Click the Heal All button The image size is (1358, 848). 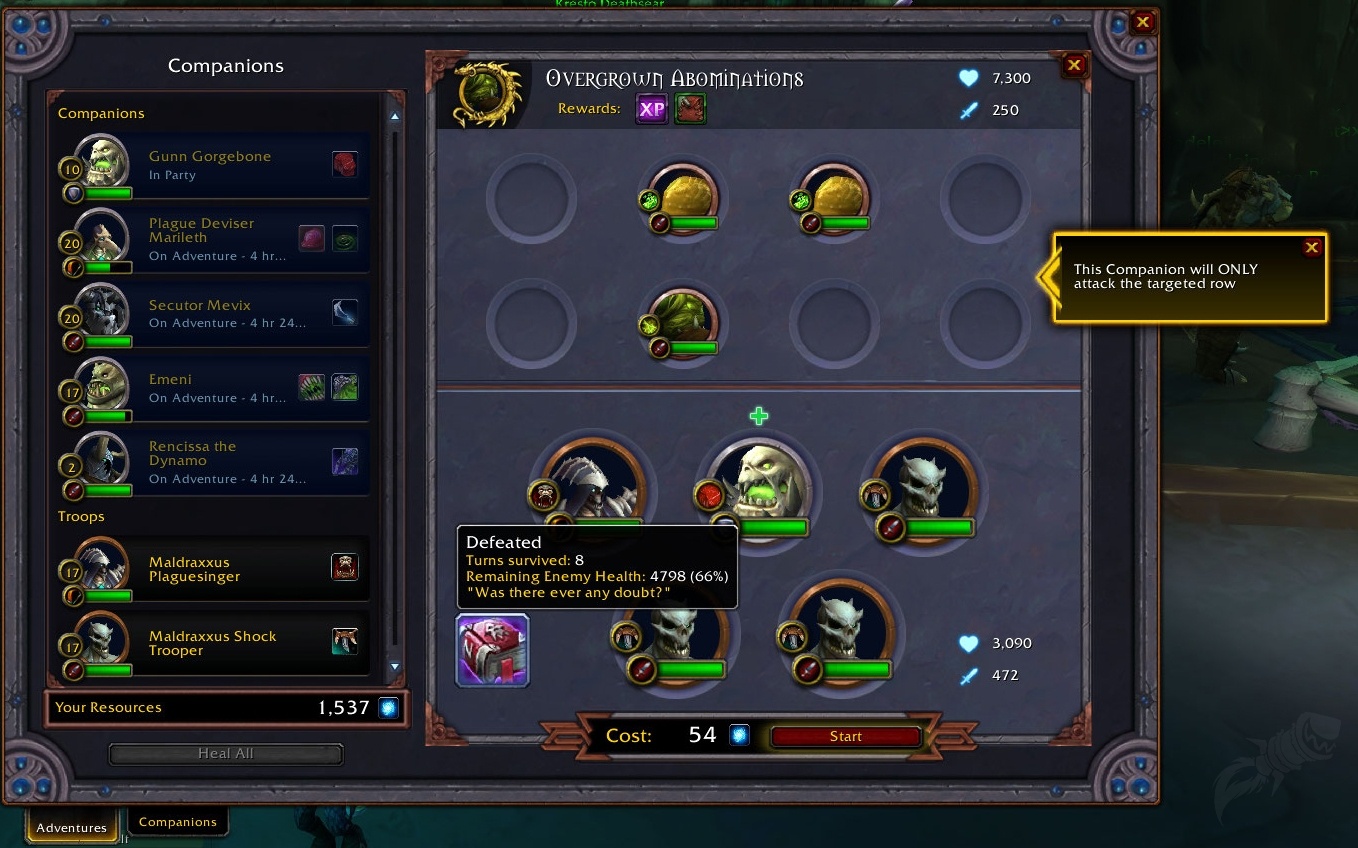225,754
